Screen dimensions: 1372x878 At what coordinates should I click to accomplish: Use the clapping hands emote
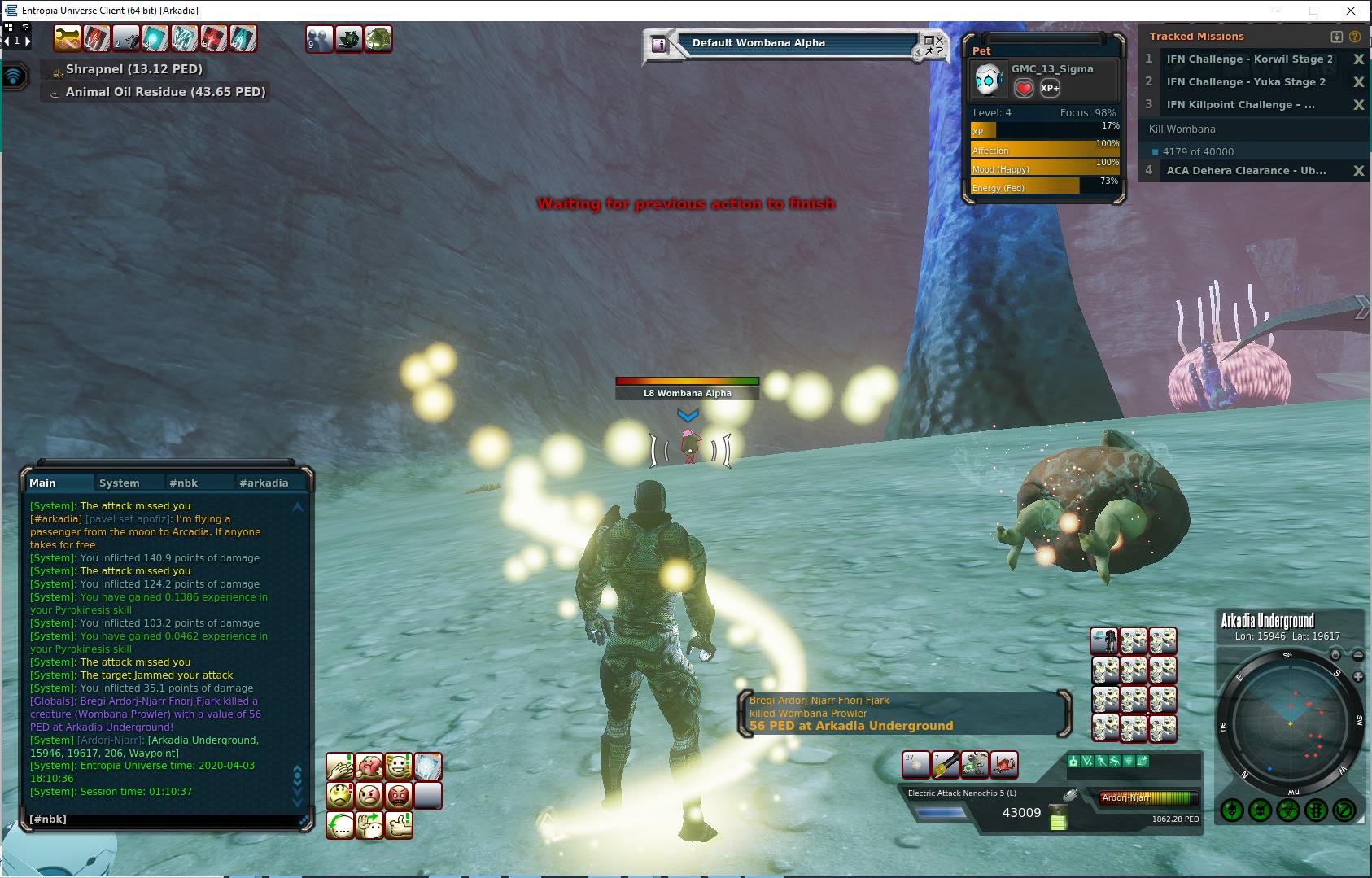click(340, 767)
